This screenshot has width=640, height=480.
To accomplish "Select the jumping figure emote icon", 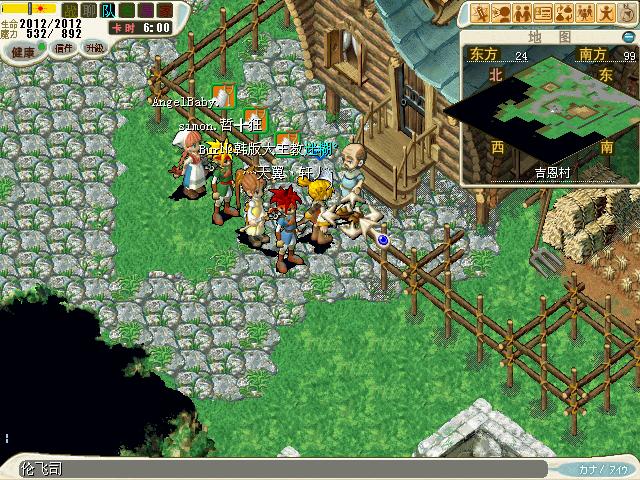I will [606, 13].
